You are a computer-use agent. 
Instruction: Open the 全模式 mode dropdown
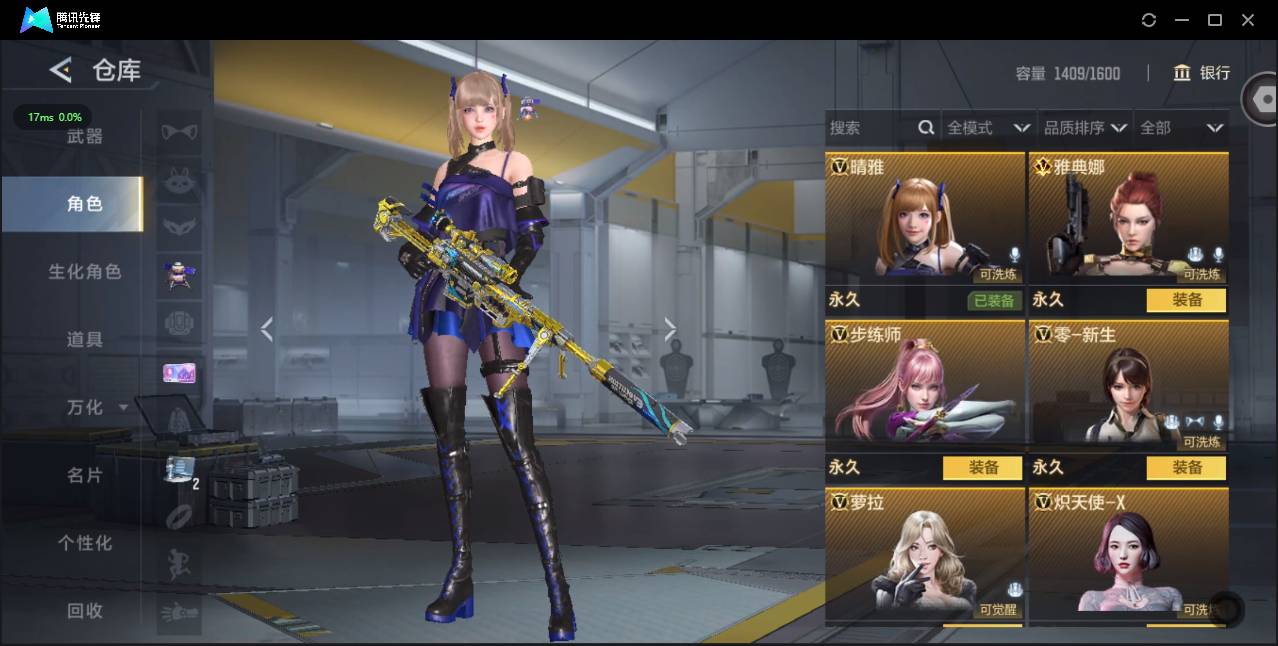(x=987, y=128)
